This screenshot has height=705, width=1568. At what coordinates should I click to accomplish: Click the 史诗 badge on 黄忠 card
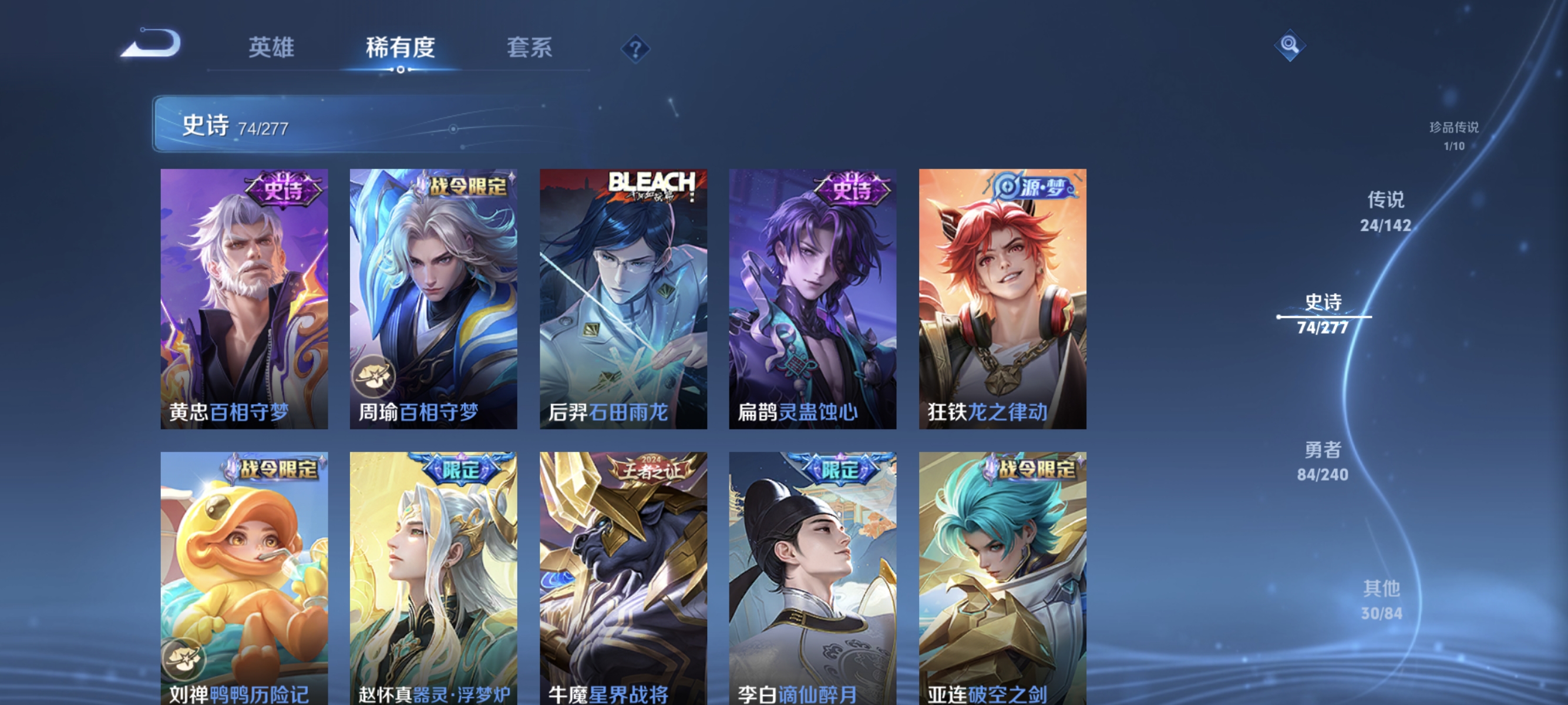click(x=283, y=190)
